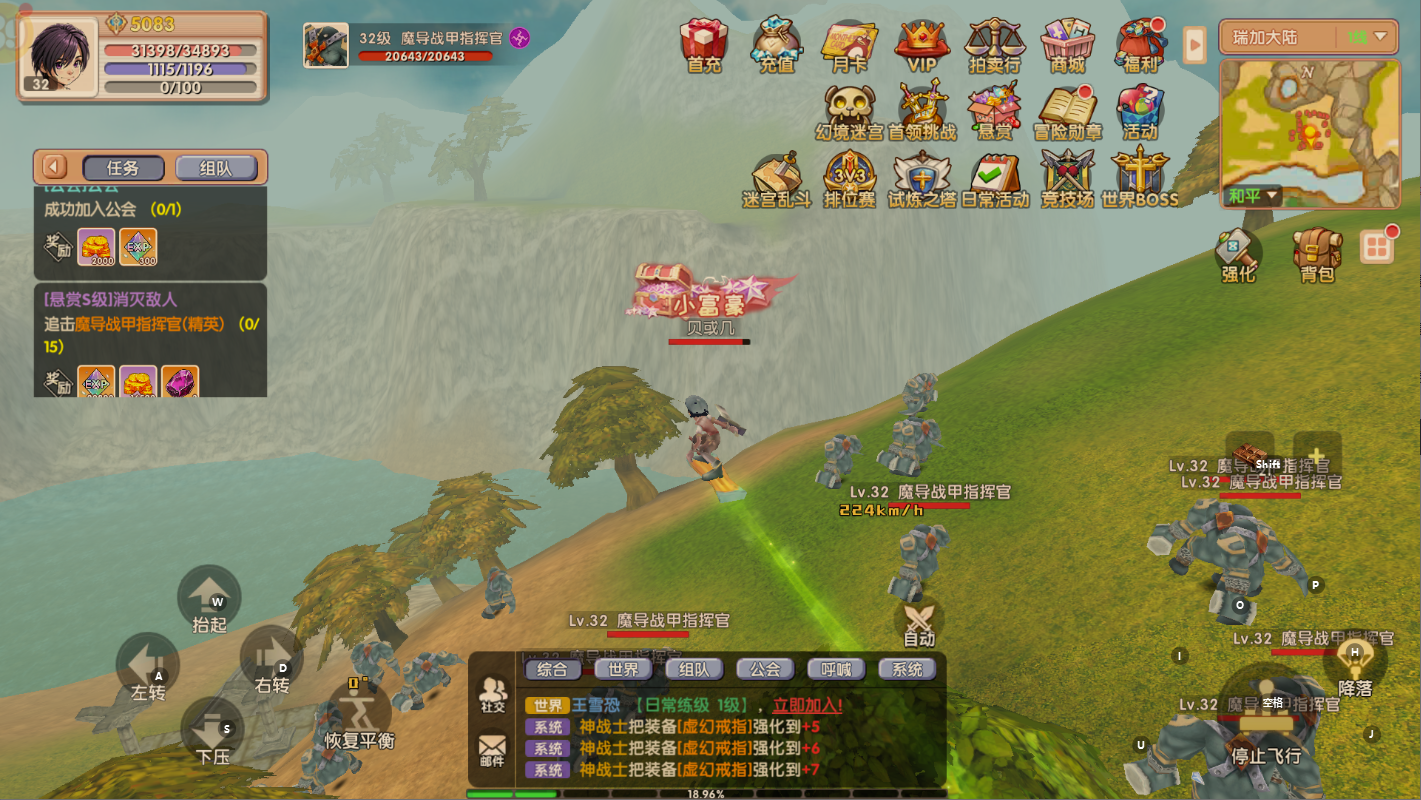Open 日常活动 daily activities
The width and height of the screenshot is (1421, 800).
[994, 178]
